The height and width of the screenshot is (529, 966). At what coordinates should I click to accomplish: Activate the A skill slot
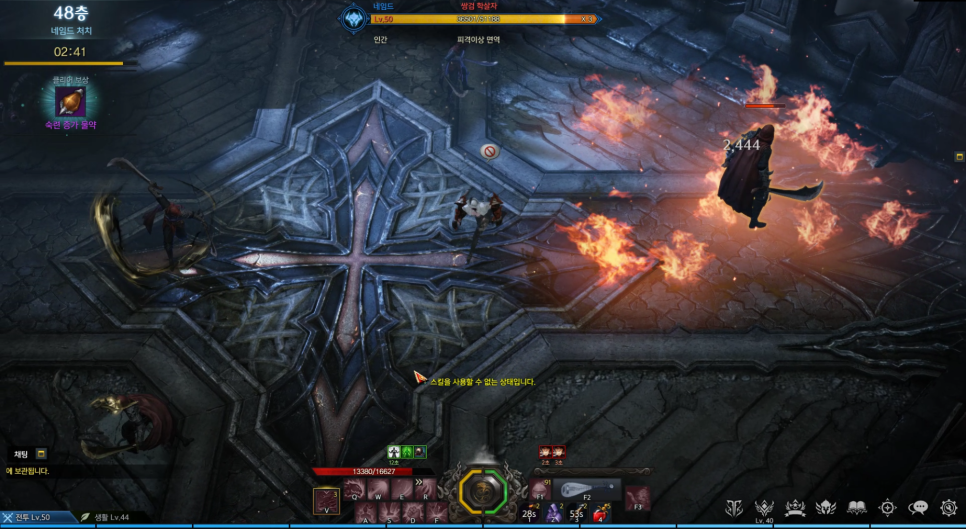(x=366, y=513)
